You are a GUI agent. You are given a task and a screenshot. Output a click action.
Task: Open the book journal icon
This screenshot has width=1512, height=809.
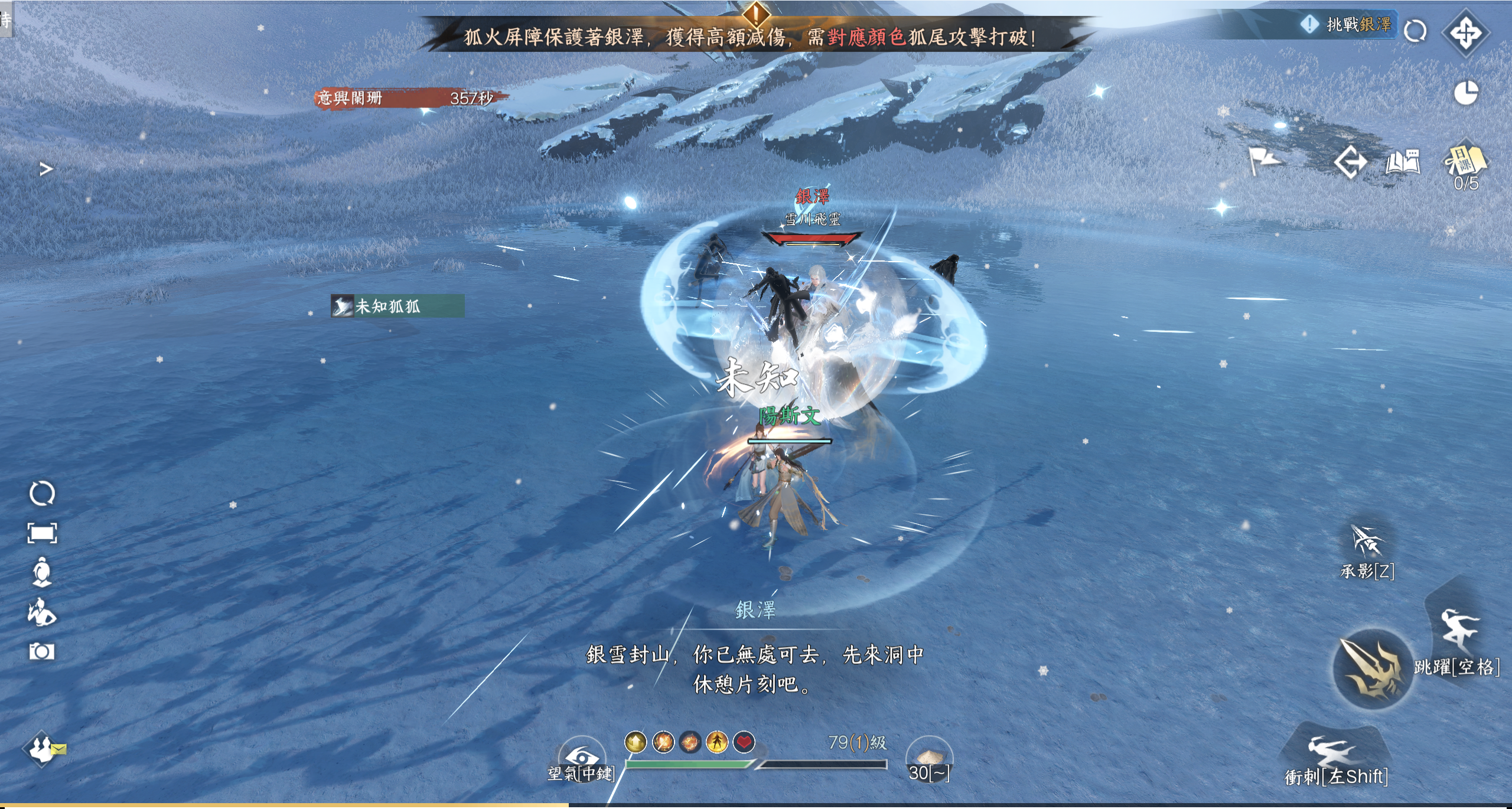click(x=1403, y=162)
